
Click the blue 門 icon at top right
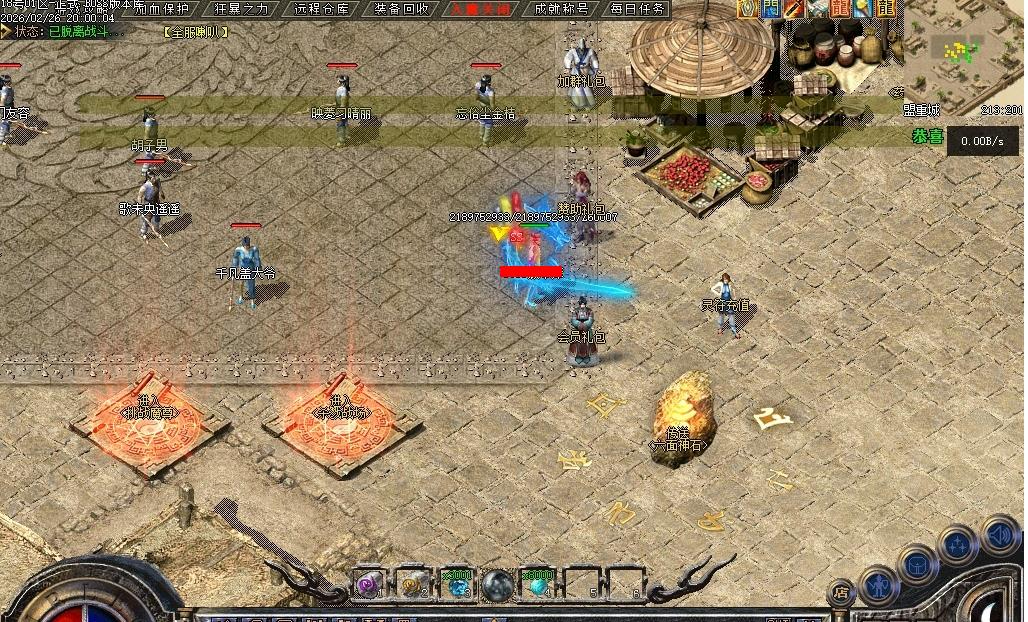[770, 9]
